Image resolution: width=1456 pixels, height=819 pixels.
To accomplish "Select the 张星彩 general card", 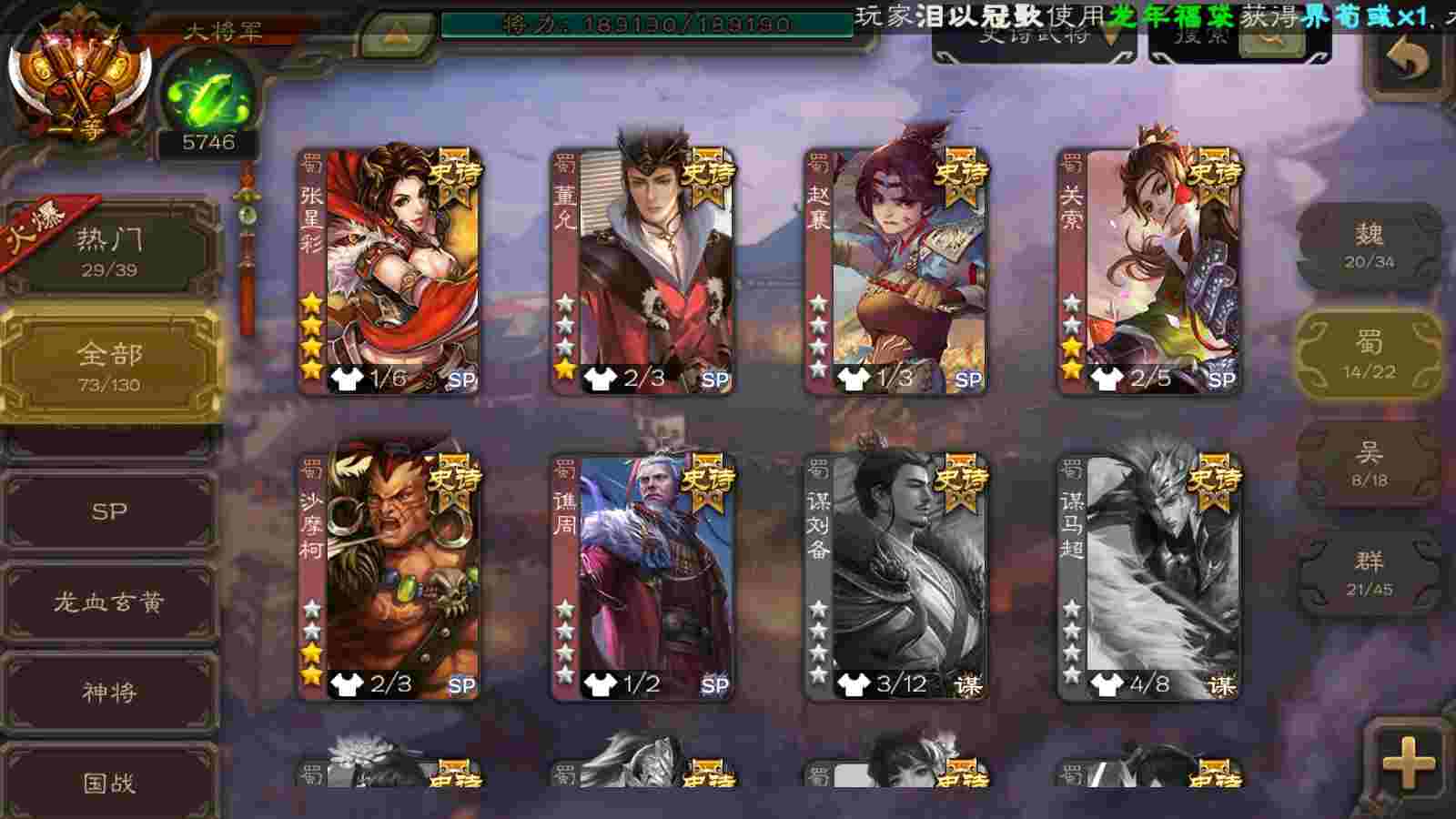I will [x=389, y=271].
